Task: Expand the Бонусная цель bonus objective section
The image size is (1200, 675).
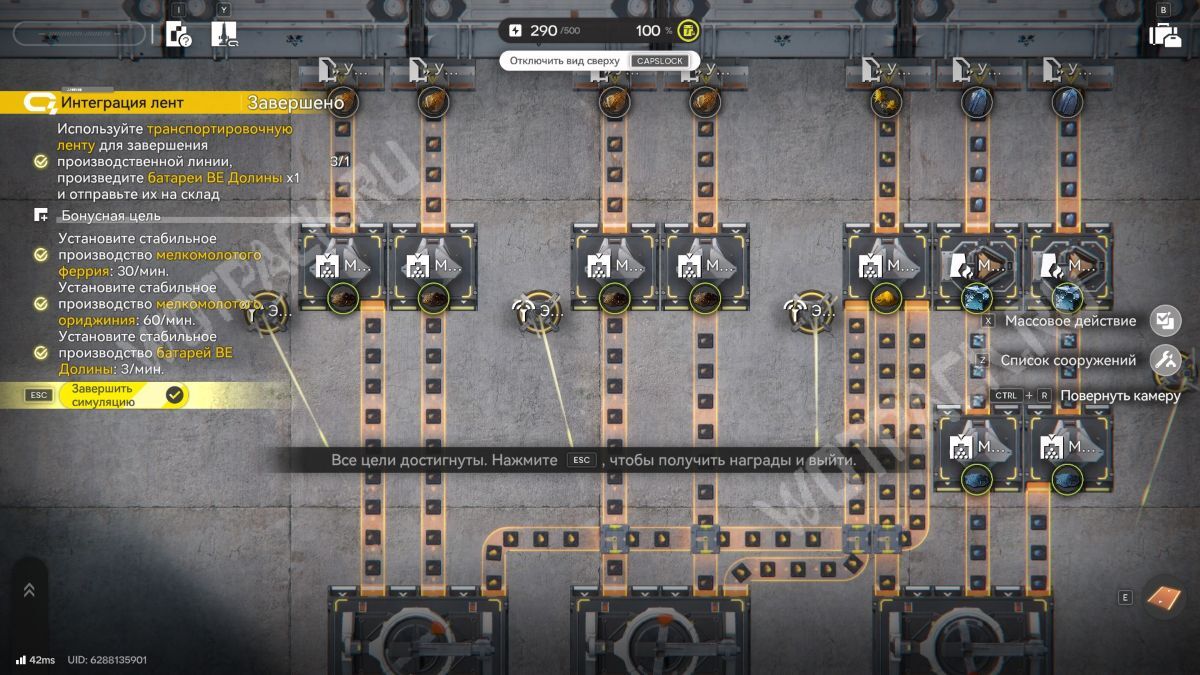Action: click(110, 215)
